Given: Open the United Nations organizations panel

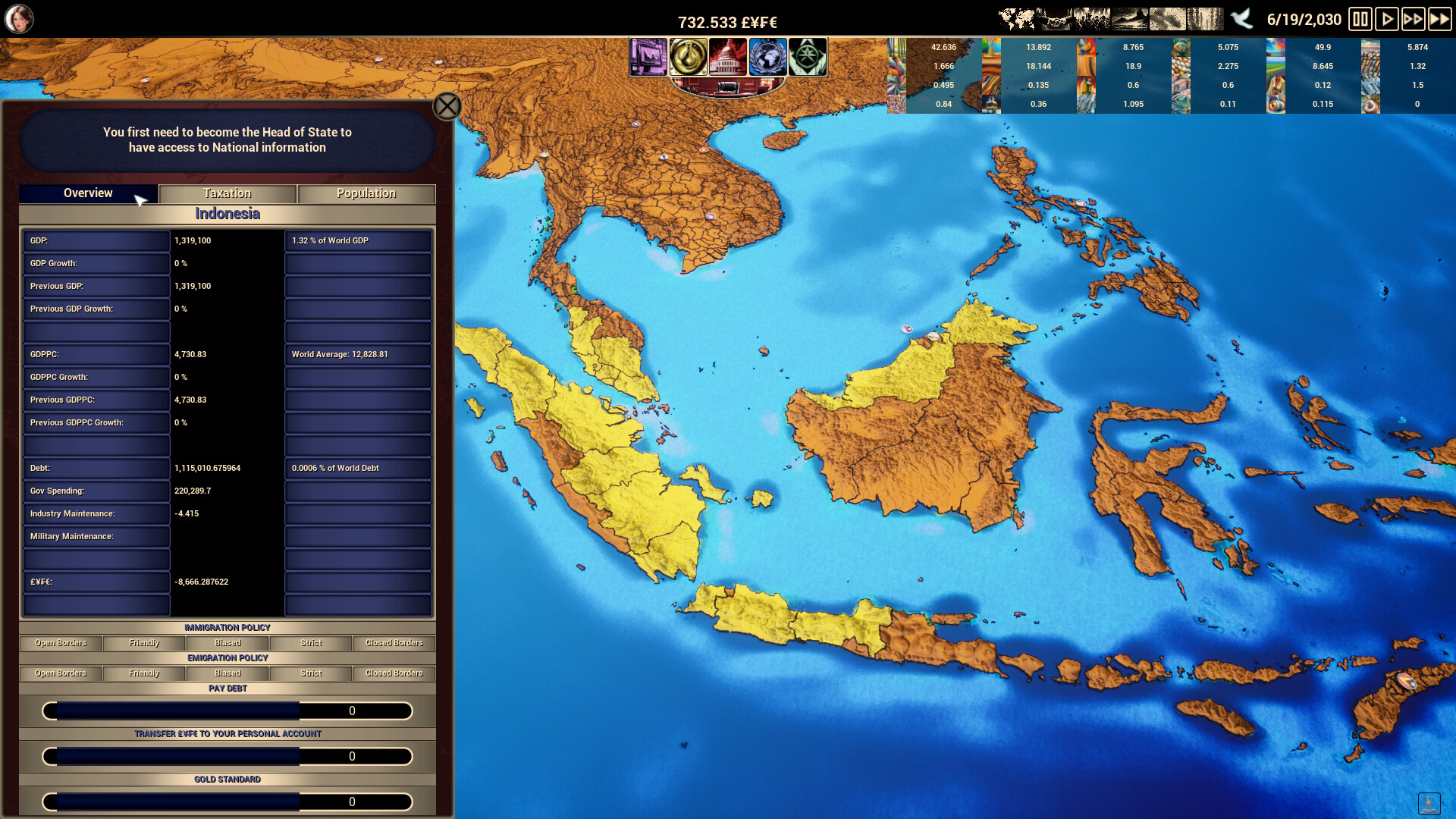Looking at the screenshot, I should pos(768,57).
